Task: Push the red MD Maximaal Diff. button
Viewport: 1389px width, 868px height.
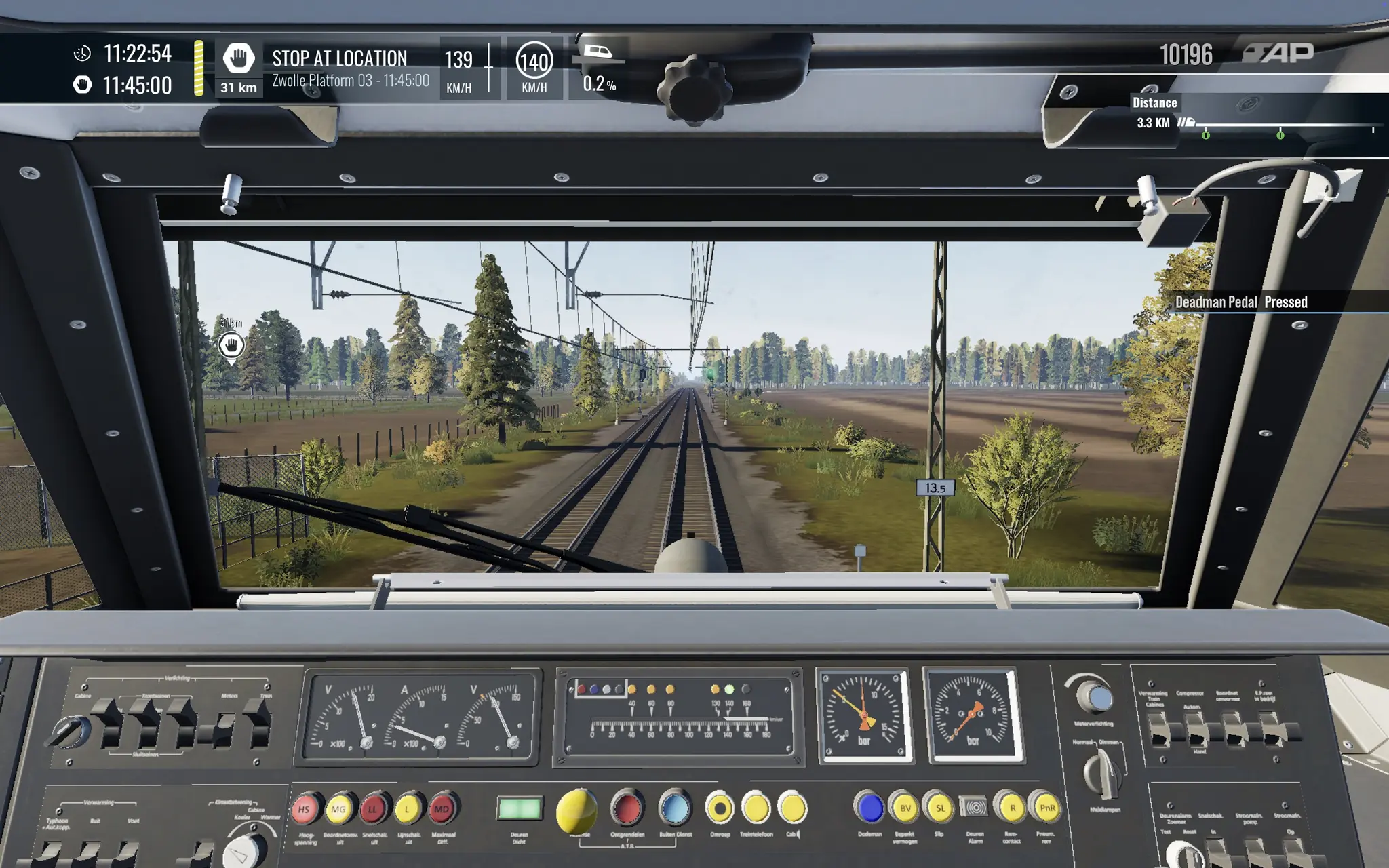Action: coord(442,809)
